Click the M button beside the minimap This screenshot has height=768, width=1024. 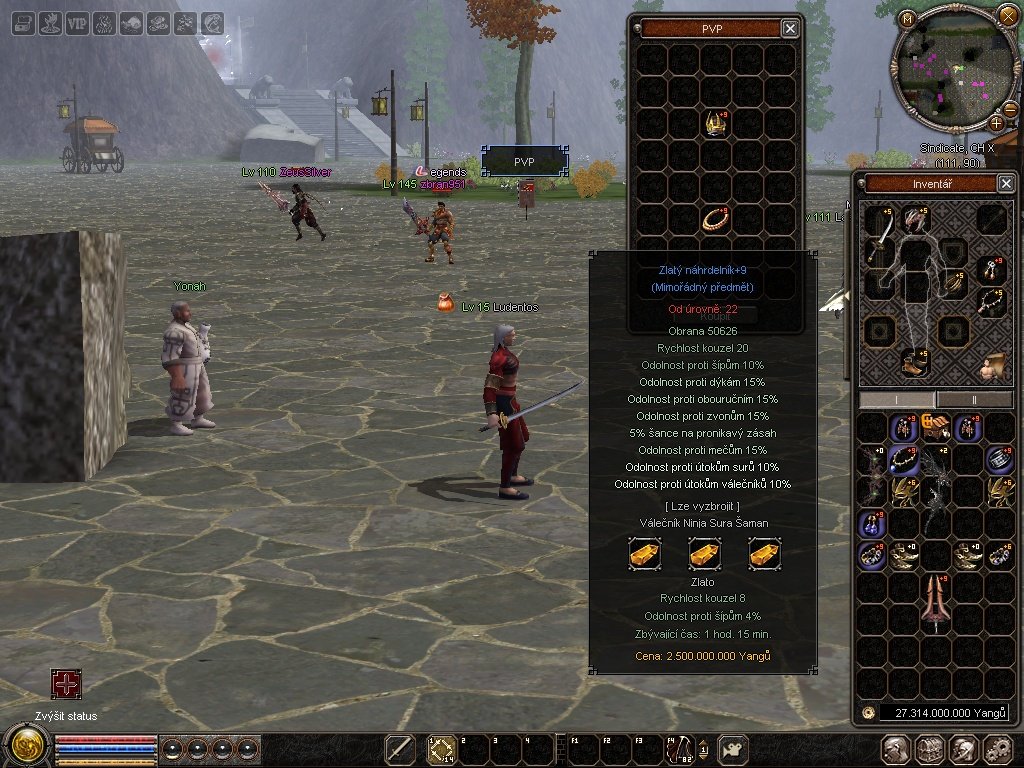pos(907,17)
